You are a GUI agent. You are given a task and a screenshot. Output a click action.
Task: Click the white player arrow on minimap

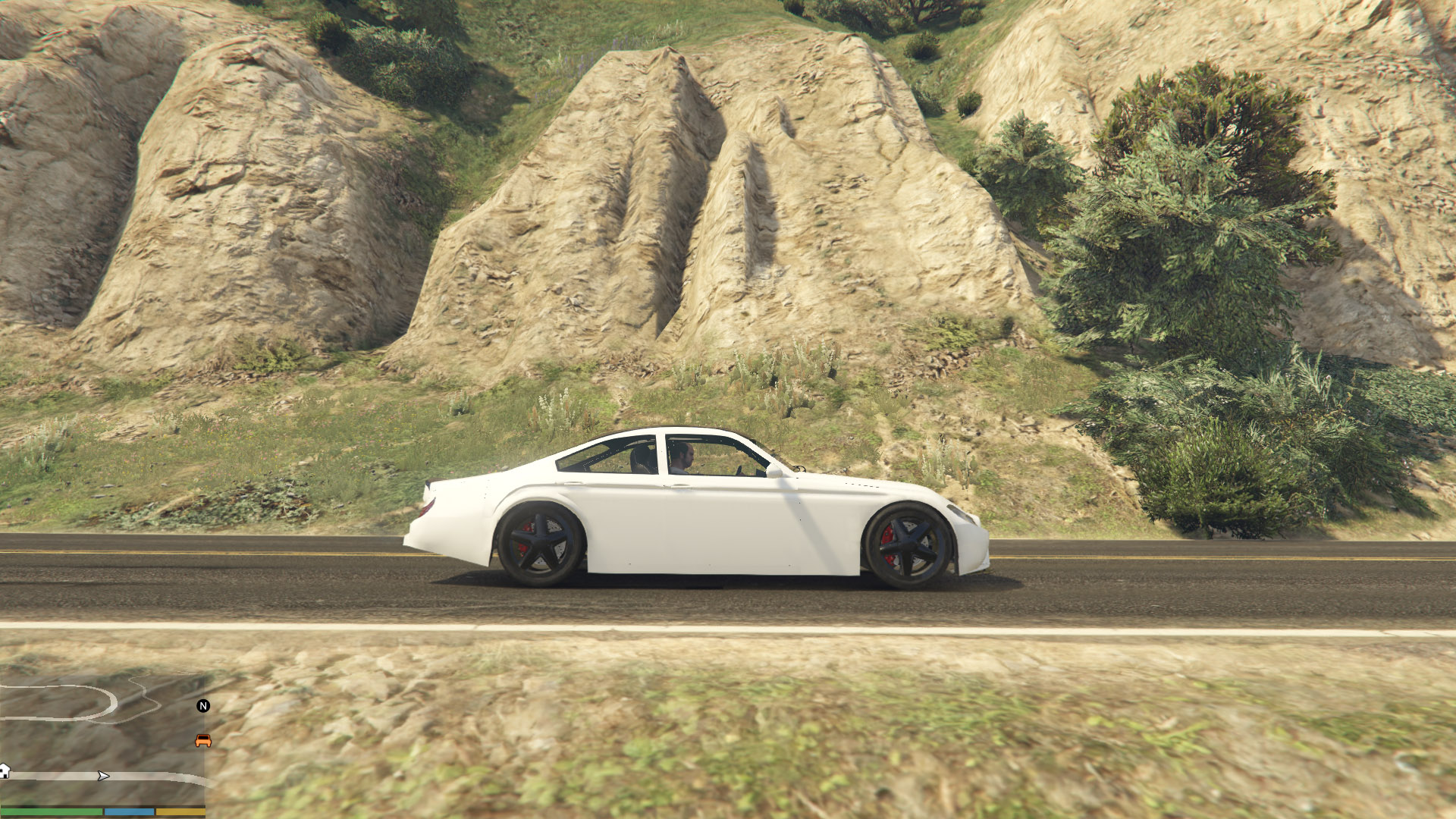(104, 776)
